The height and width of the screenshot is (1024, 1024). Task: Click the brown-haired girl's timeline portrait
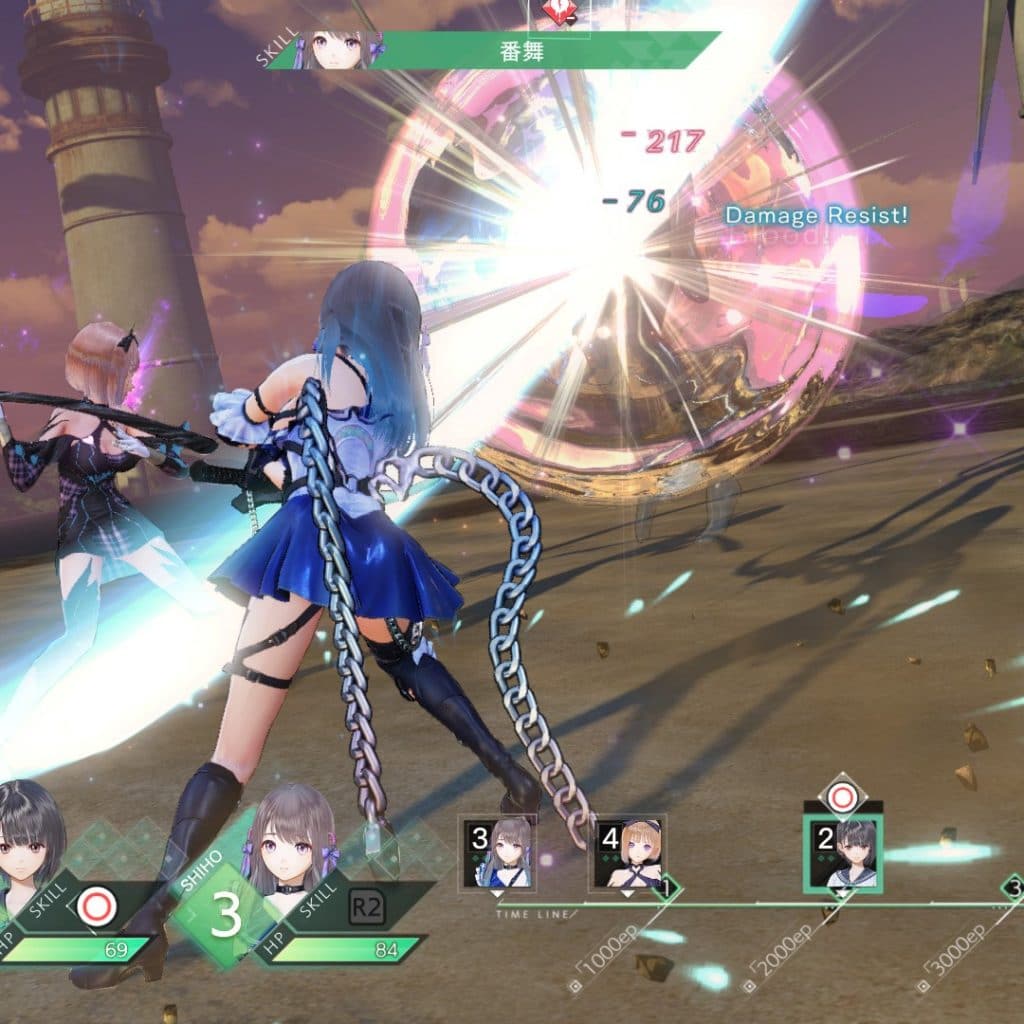click(x=497, y=852)
